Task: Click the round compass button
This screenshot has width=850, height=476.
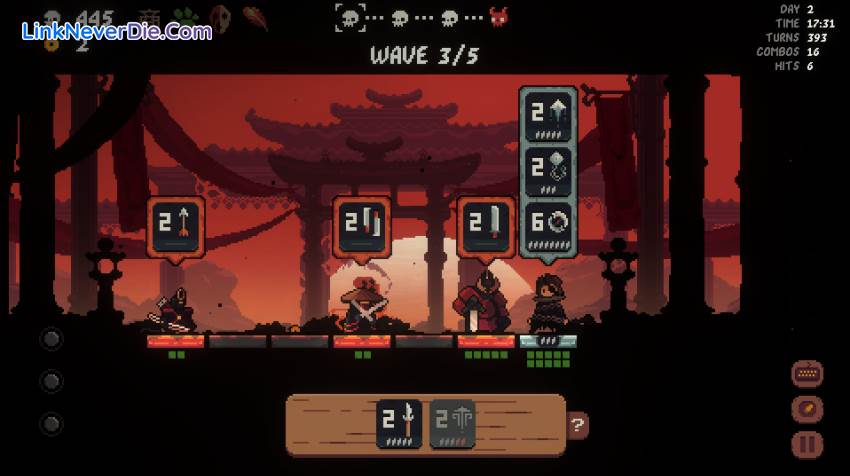Action: coord(807,409)
